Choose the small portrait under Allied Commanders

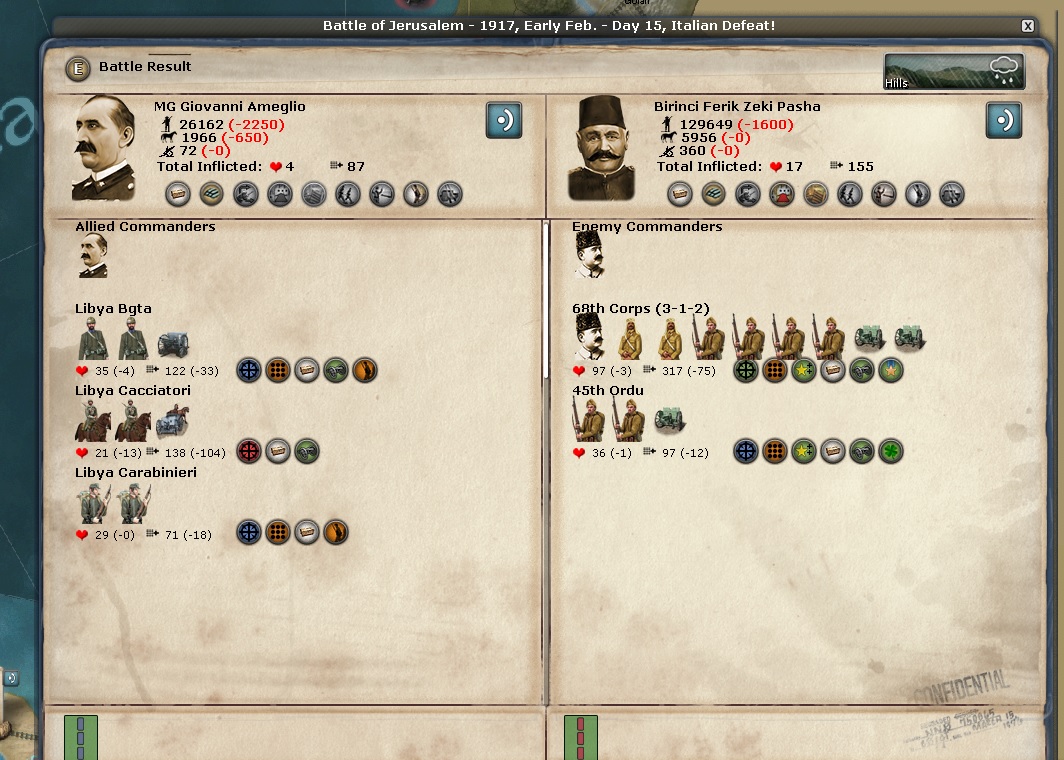tap(92, 256)
